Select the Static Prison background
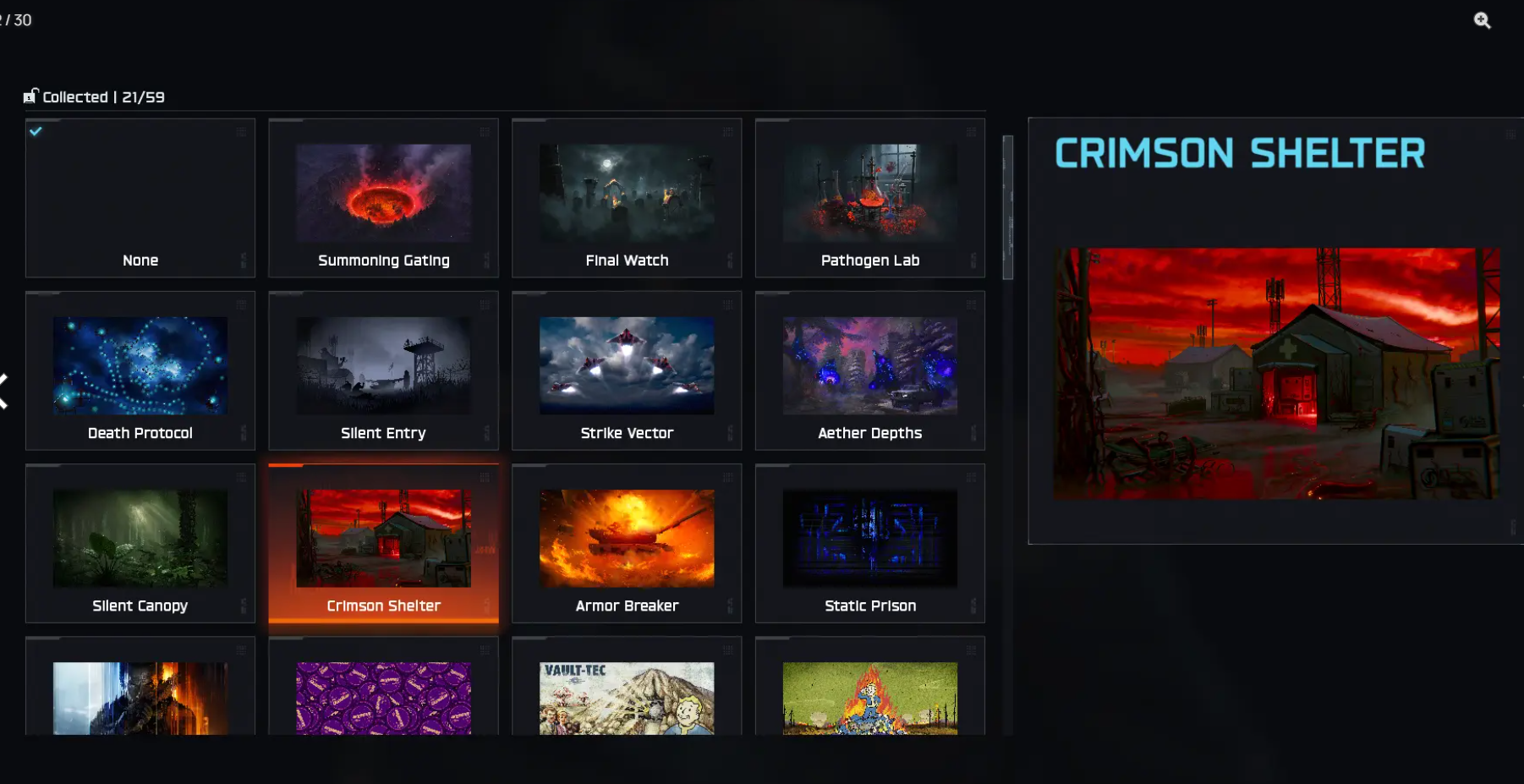Screen dimensions: 1524x784 point(870,544)
